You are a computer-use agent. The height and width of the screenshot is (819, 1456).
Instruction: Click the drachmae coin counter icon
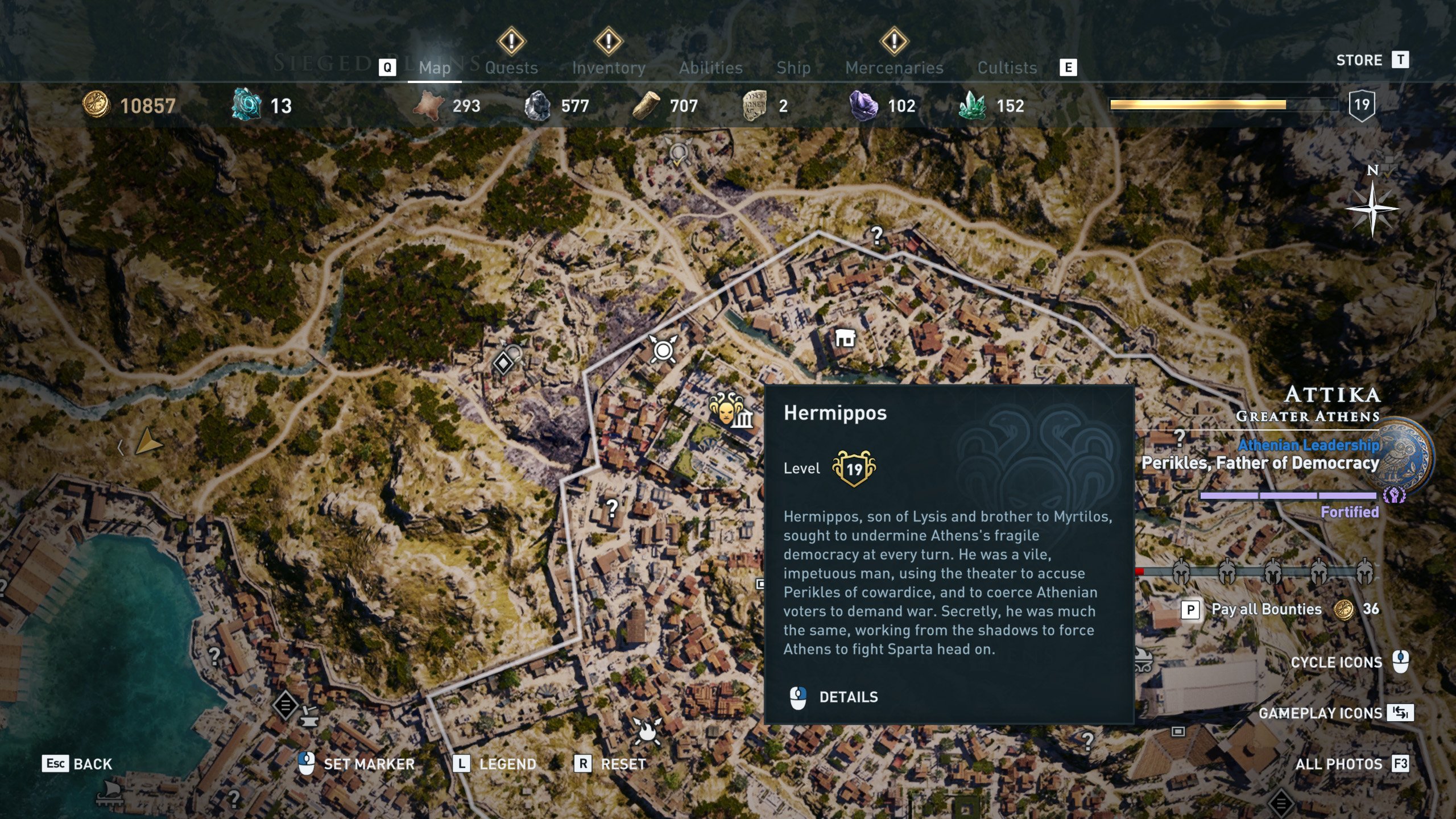click(97, 105)
